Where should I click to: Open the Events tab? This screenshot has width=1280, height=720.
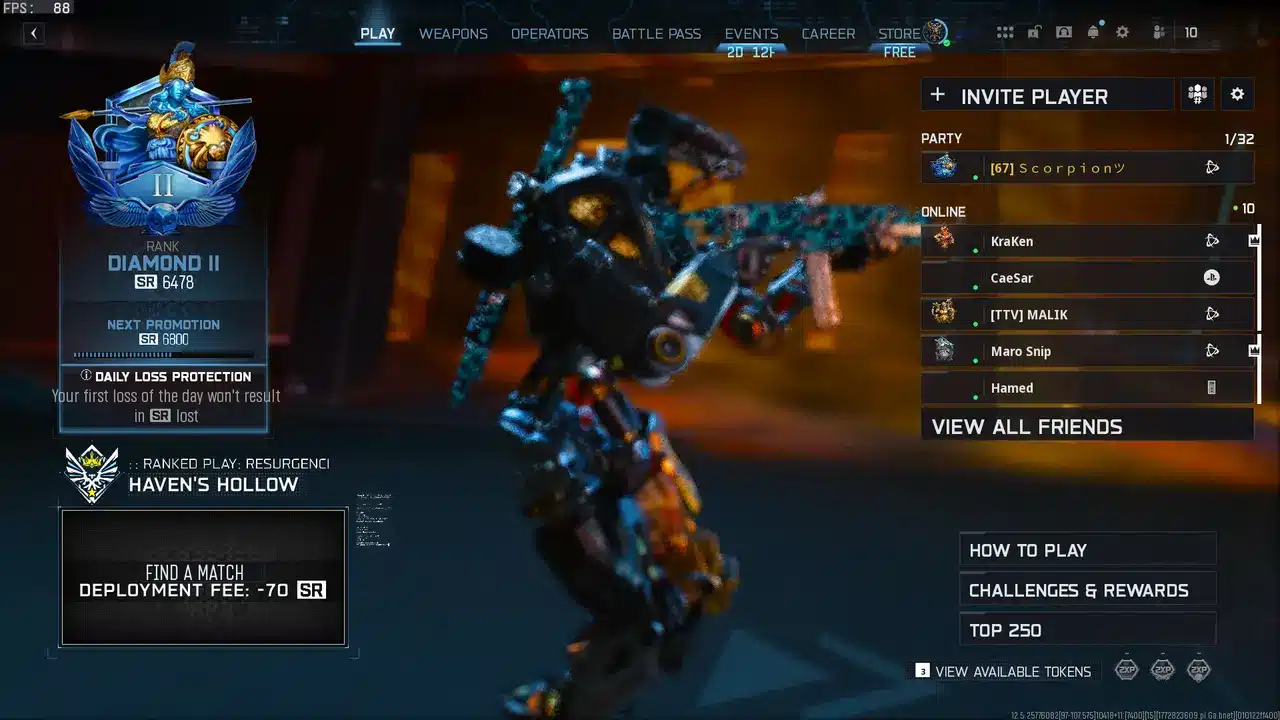751,34
